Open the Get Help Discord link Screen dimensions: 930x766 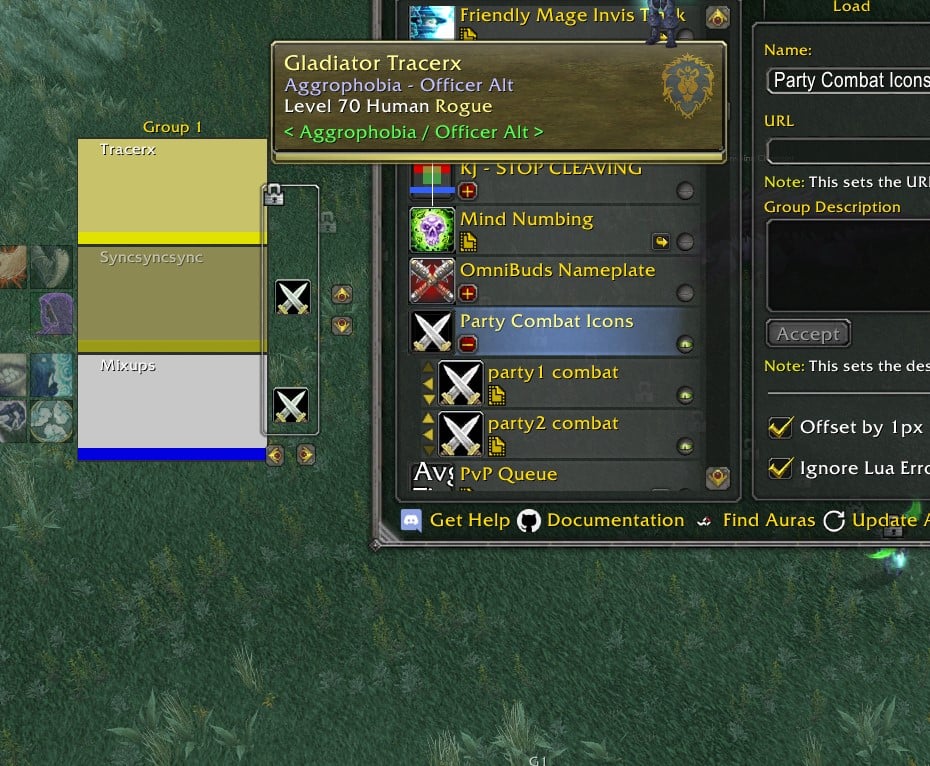pos(456,521)
